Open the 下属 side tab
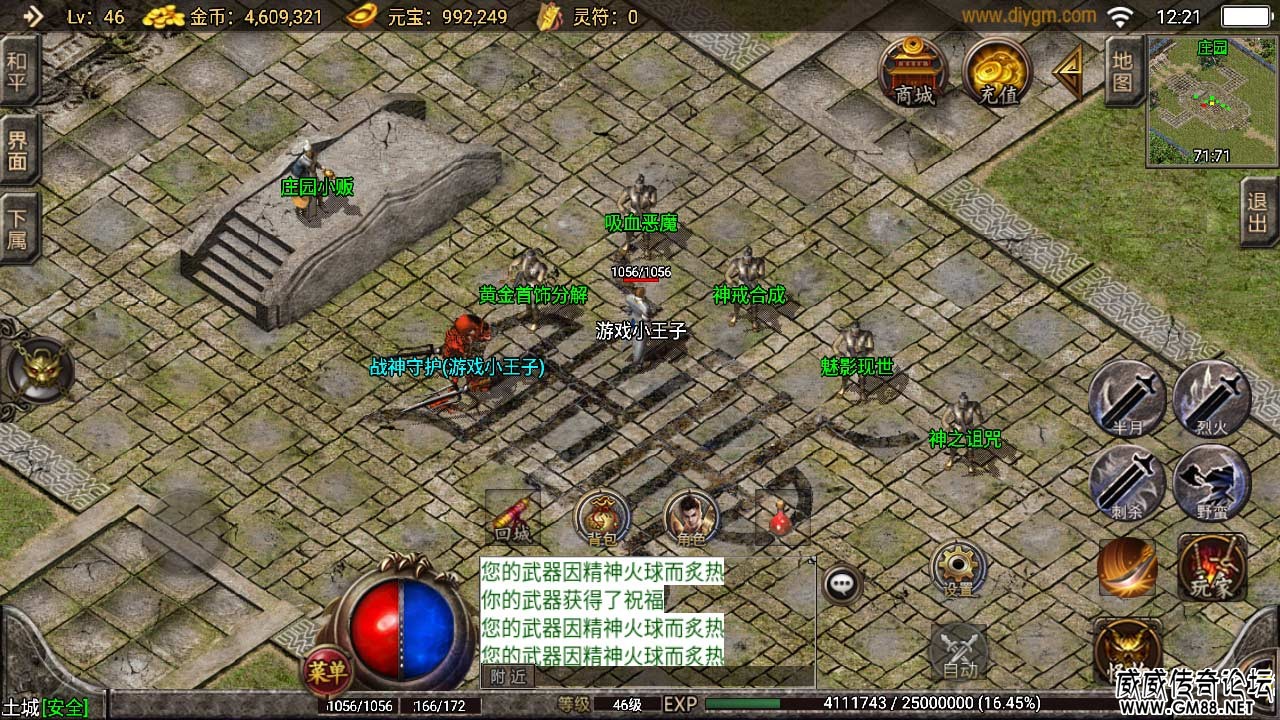1280x720 pixels. [18, 229]
